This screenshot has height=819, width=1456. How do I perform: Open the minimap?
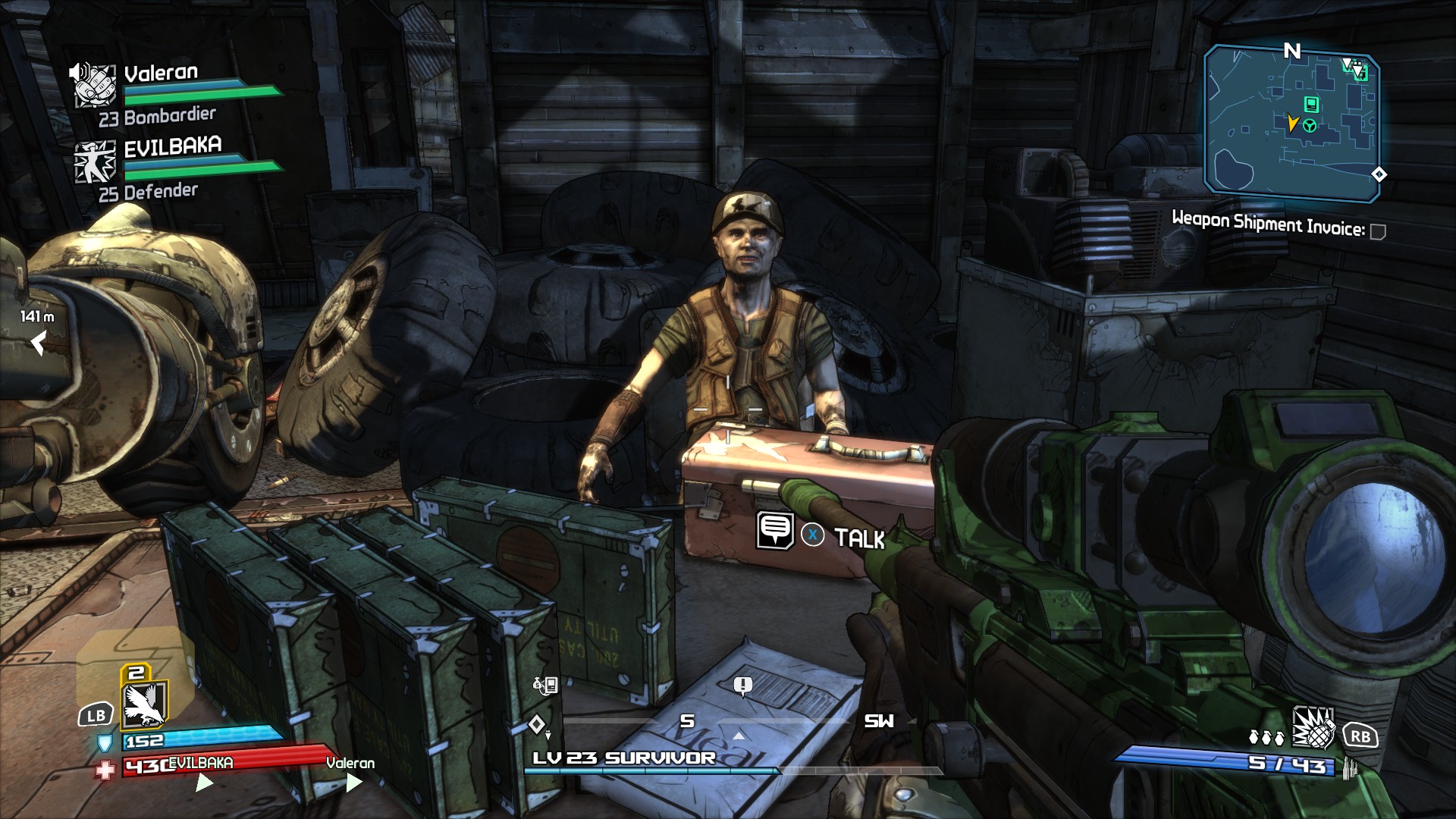pyautogui.click(x=1291, y=123)
